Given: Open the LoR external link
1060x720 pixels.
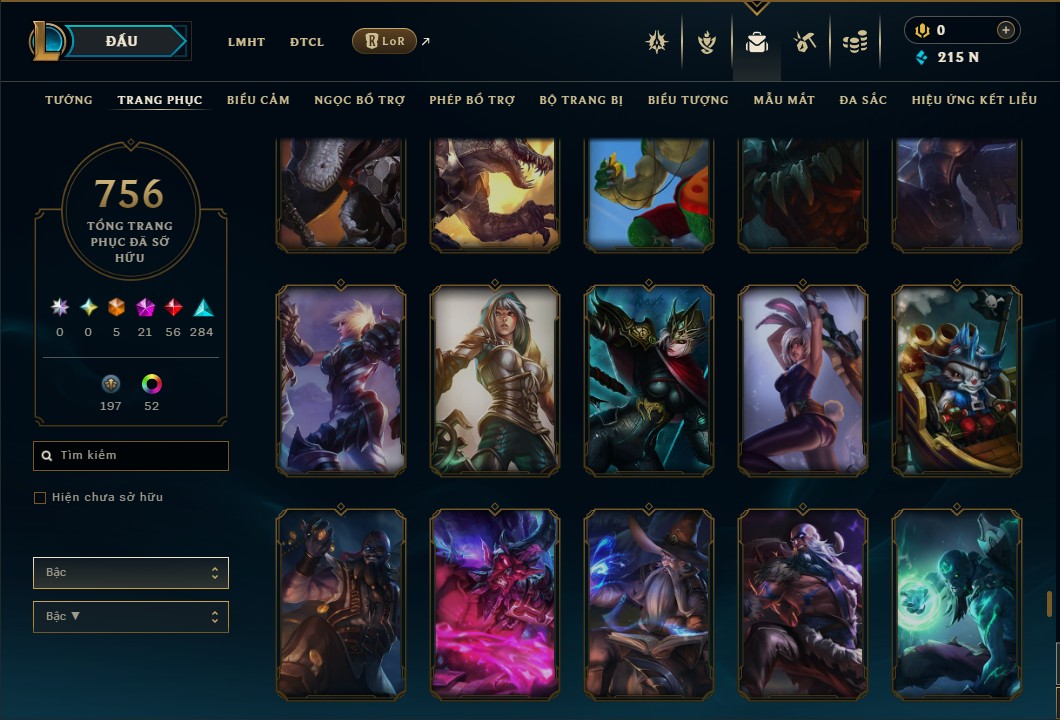Looking at the screenshot, I should pyautogui.click(x=385, y=41).
